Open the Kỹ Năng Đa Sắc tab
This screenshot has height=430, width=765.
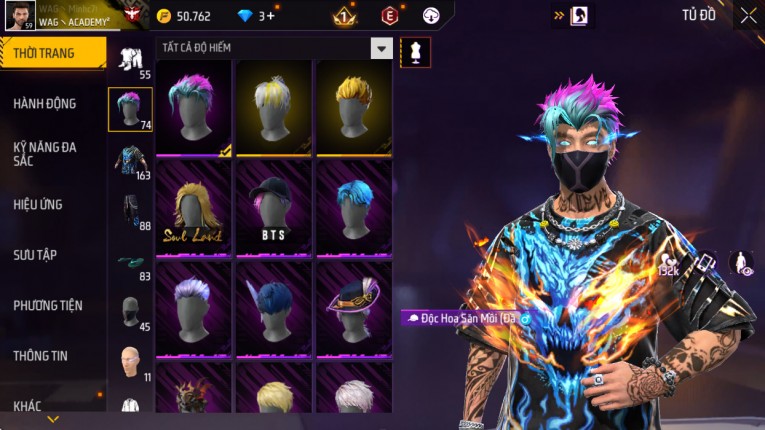tap(45, 153)
